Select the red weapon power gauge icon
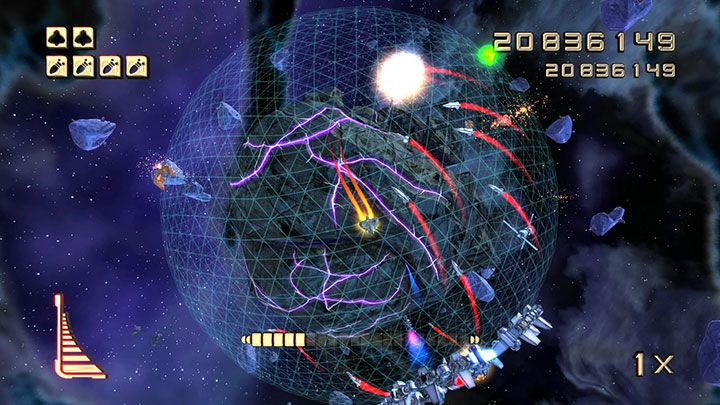 pyautogui.click(x=76, y=341)
